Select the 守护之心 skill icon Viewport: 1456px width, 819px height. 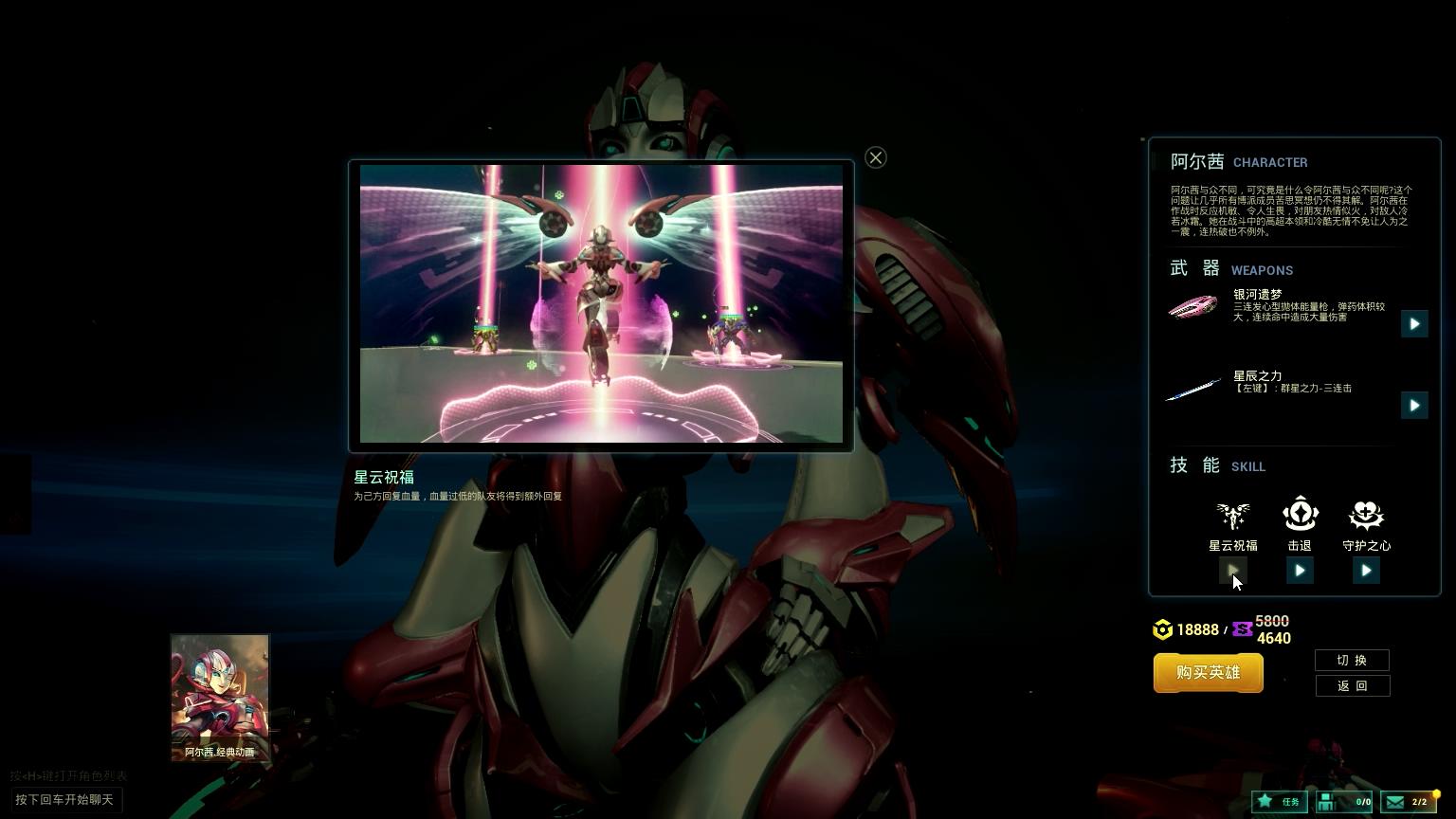coord(1366,516)
